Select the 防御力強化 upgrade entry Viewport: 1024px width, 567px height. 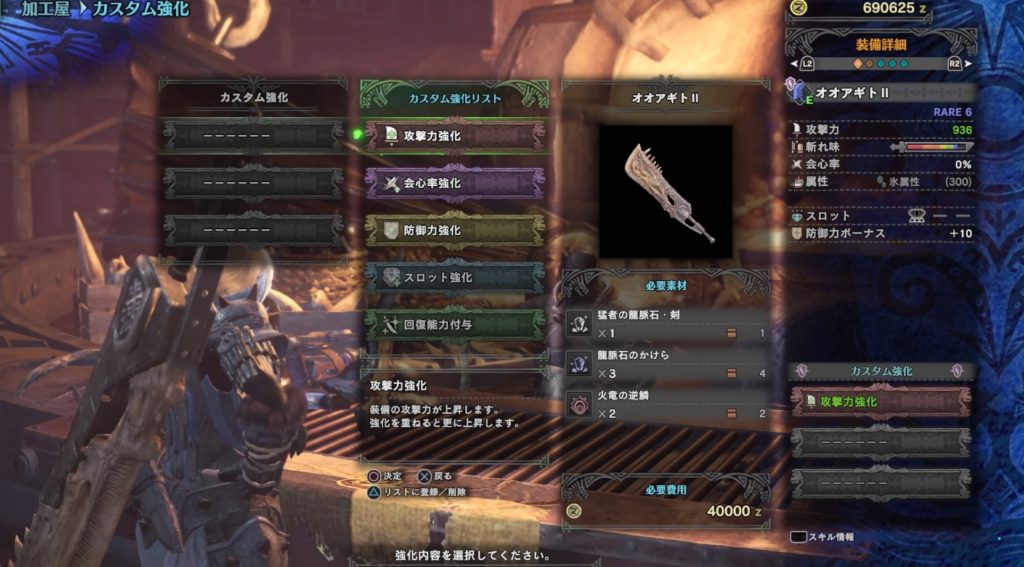coord(455,230)
